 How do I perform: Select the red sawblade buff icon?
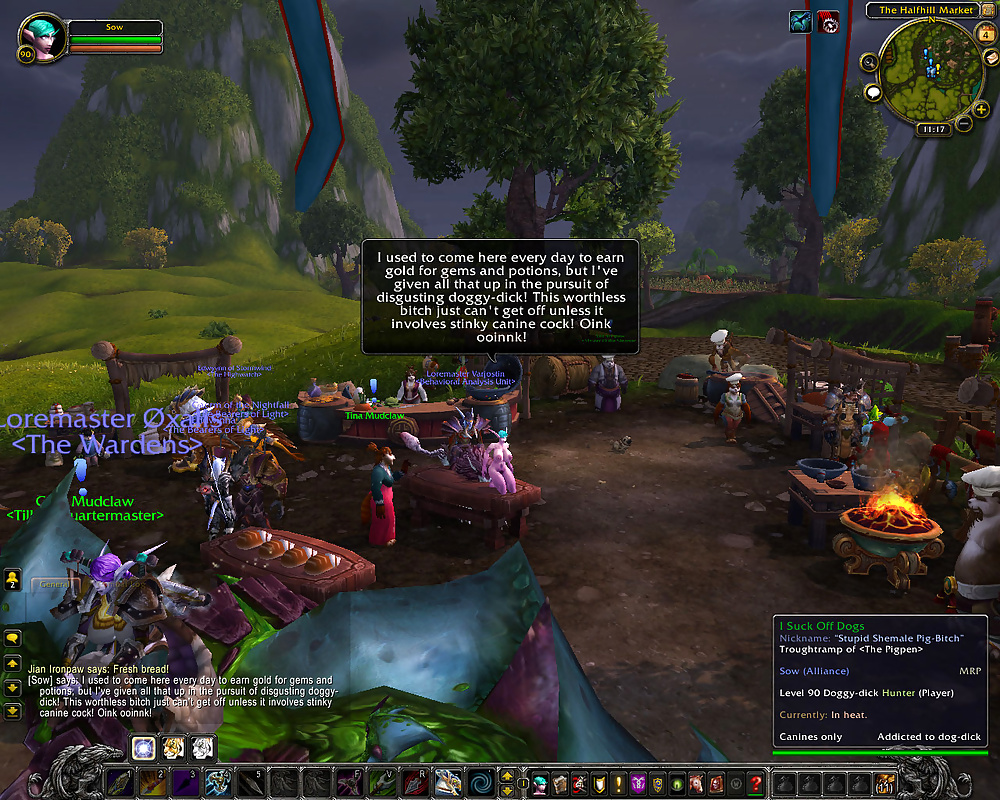[829, 21]
